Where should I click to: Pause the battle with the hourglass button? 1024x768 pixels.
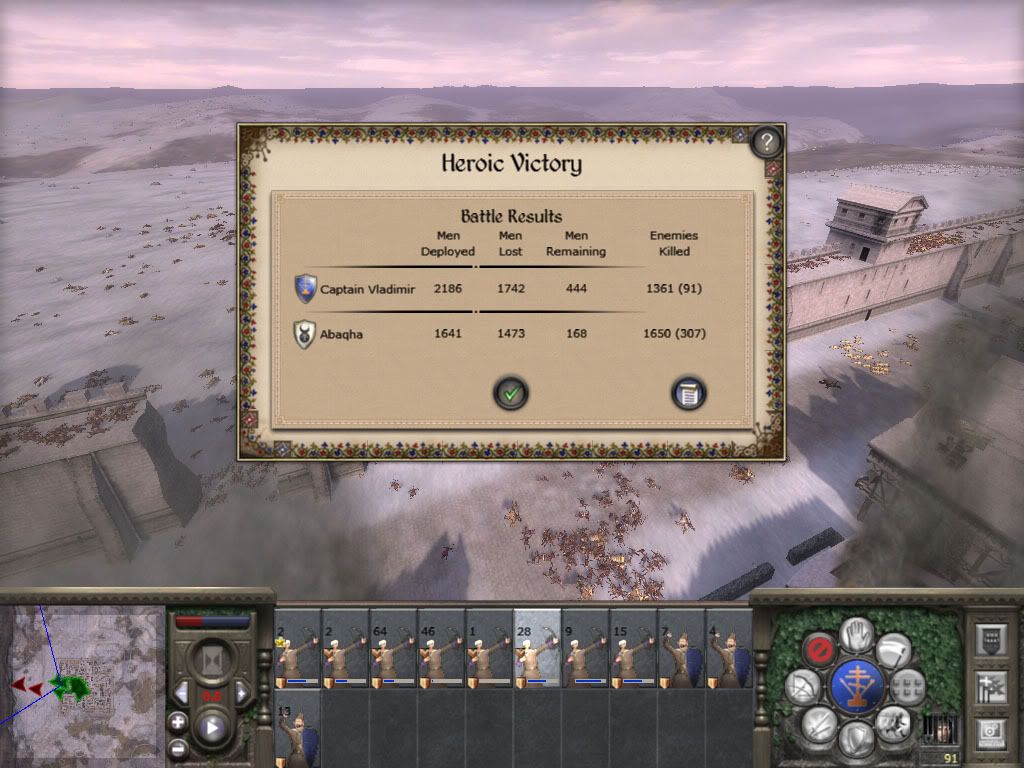(211, 658)
